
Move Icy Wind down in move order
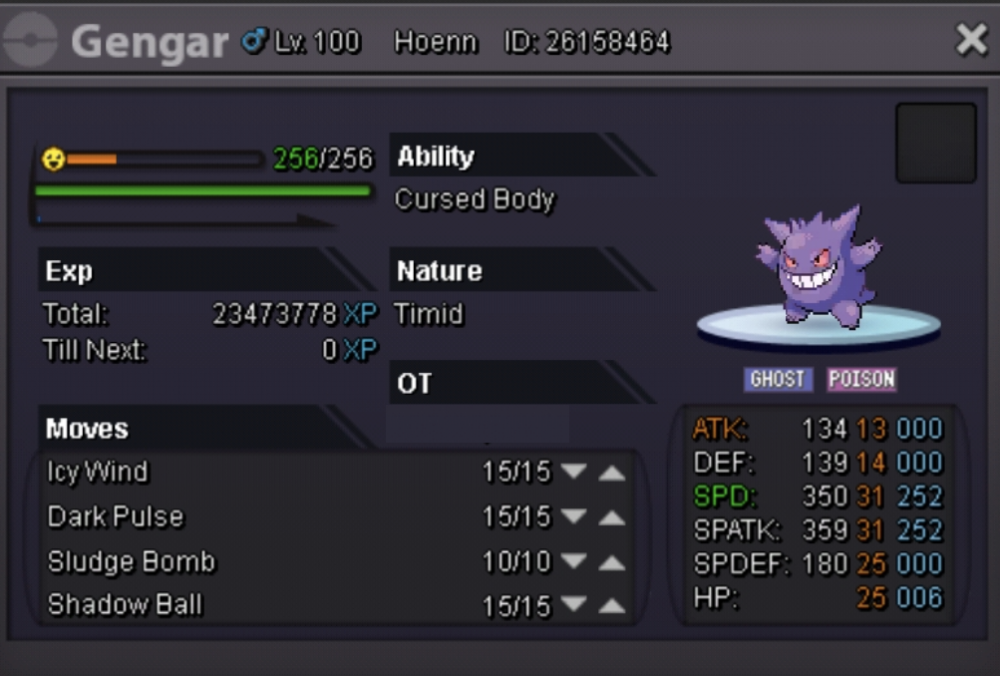pos(573,472)
